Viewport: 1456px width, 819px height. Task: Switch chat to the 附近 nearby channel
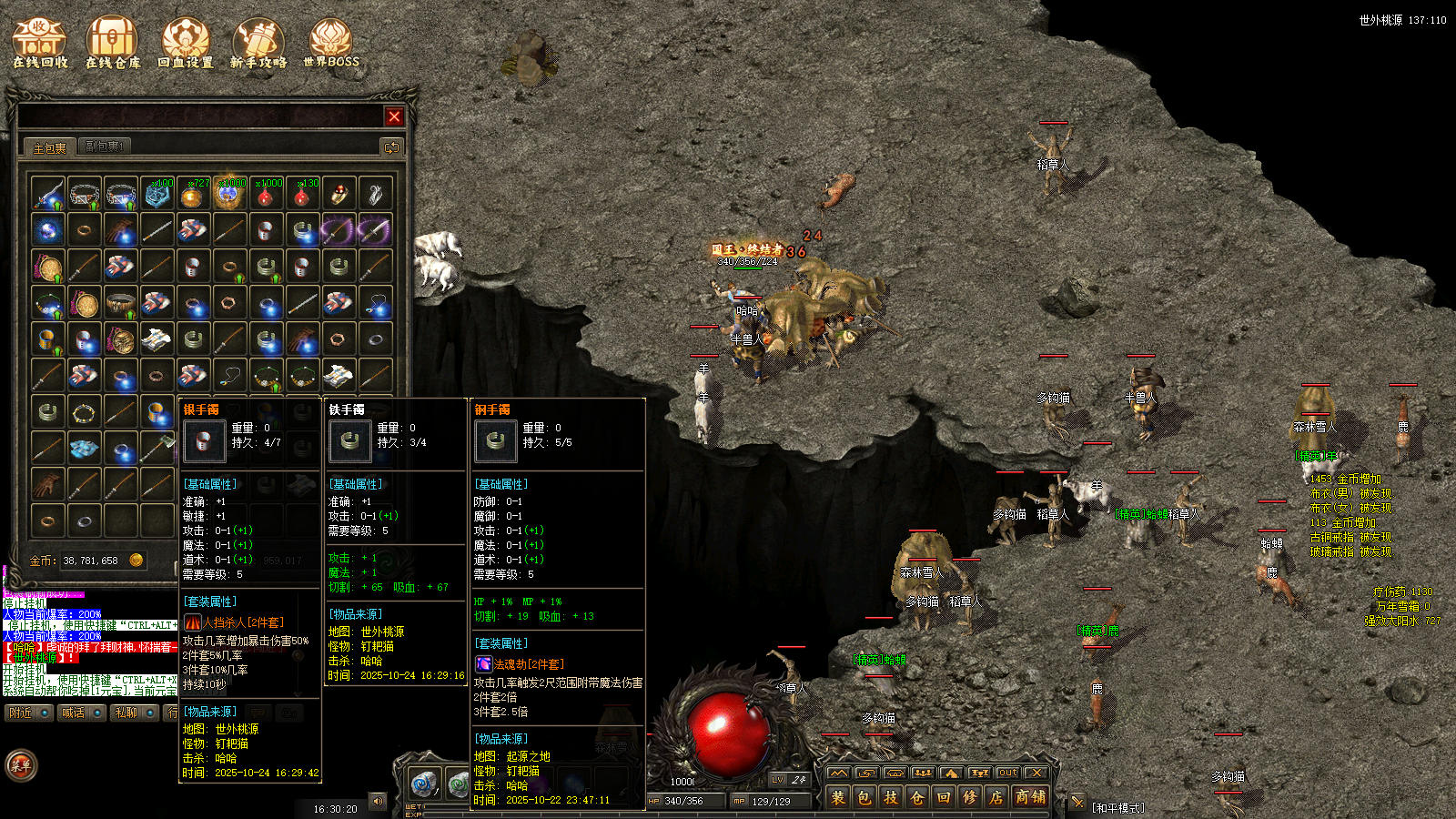pos(28,713)
